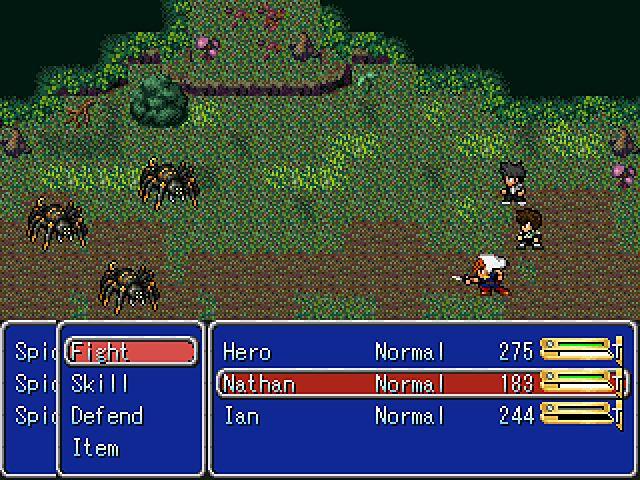Open the Skill command list
The image size is (640, 480).
coord(100,383)
